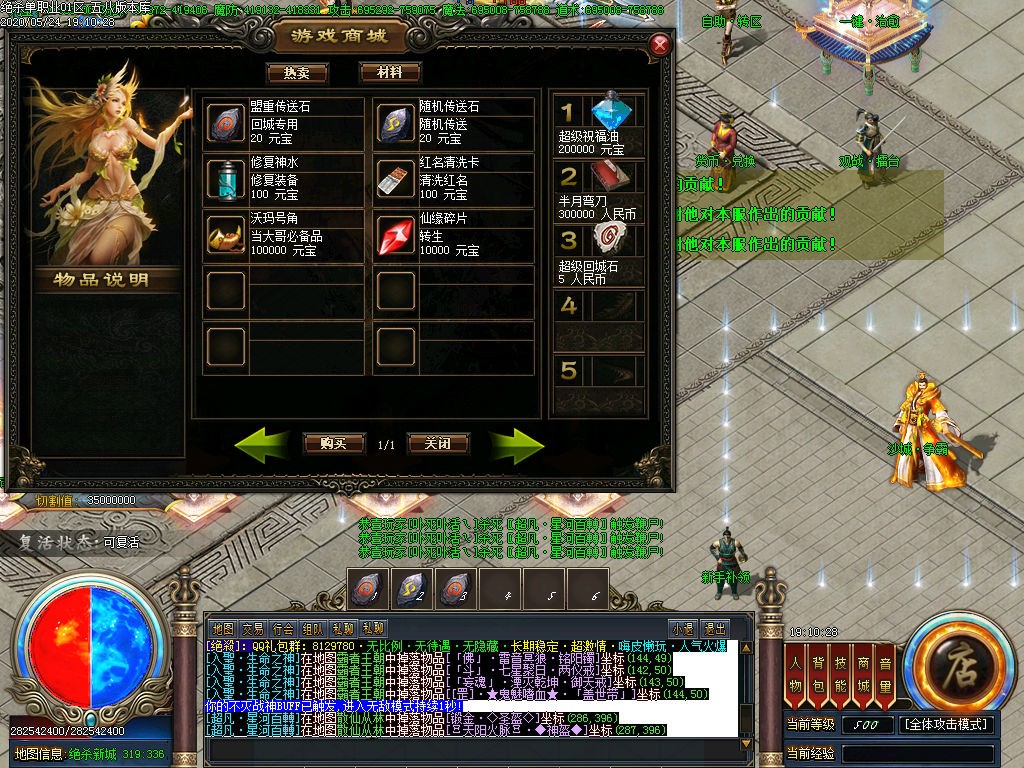The width and height of the screenshot is (1024, 768).
Task: Choose the featured 超级祝福油 blue gem
Action: [x=607, y=111]
